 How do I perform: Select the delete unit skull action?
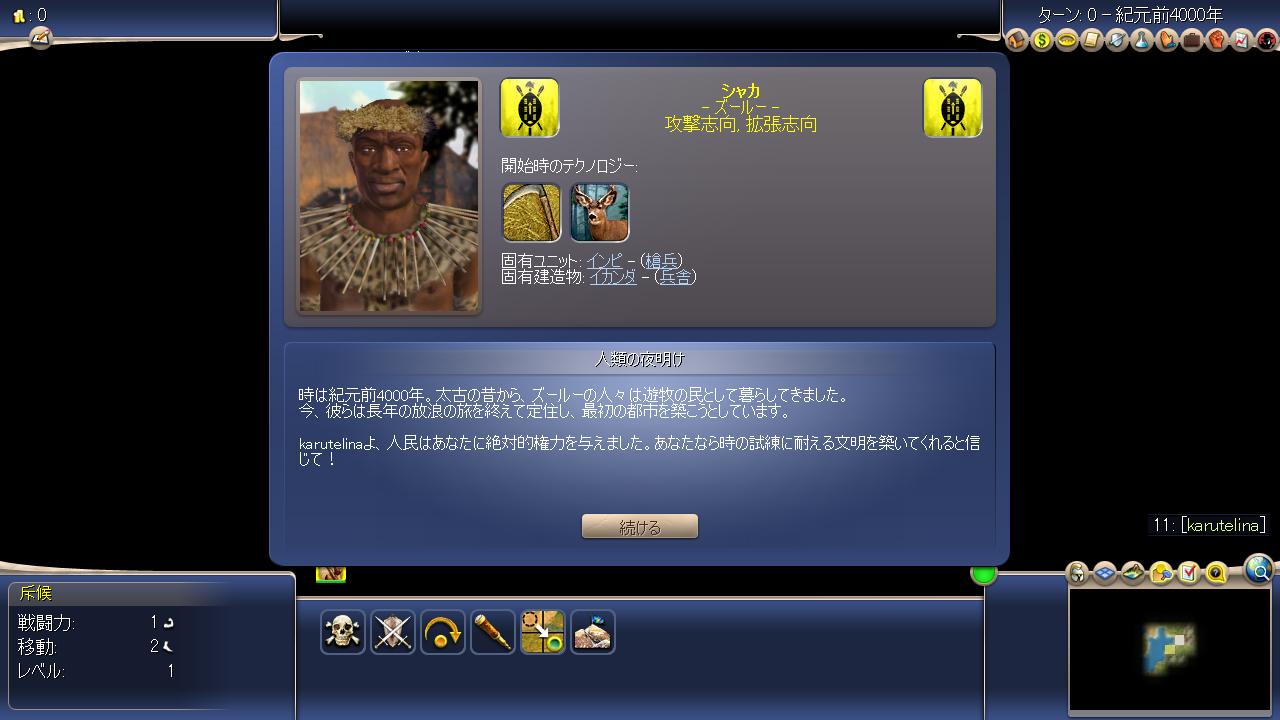click(343, 632)
